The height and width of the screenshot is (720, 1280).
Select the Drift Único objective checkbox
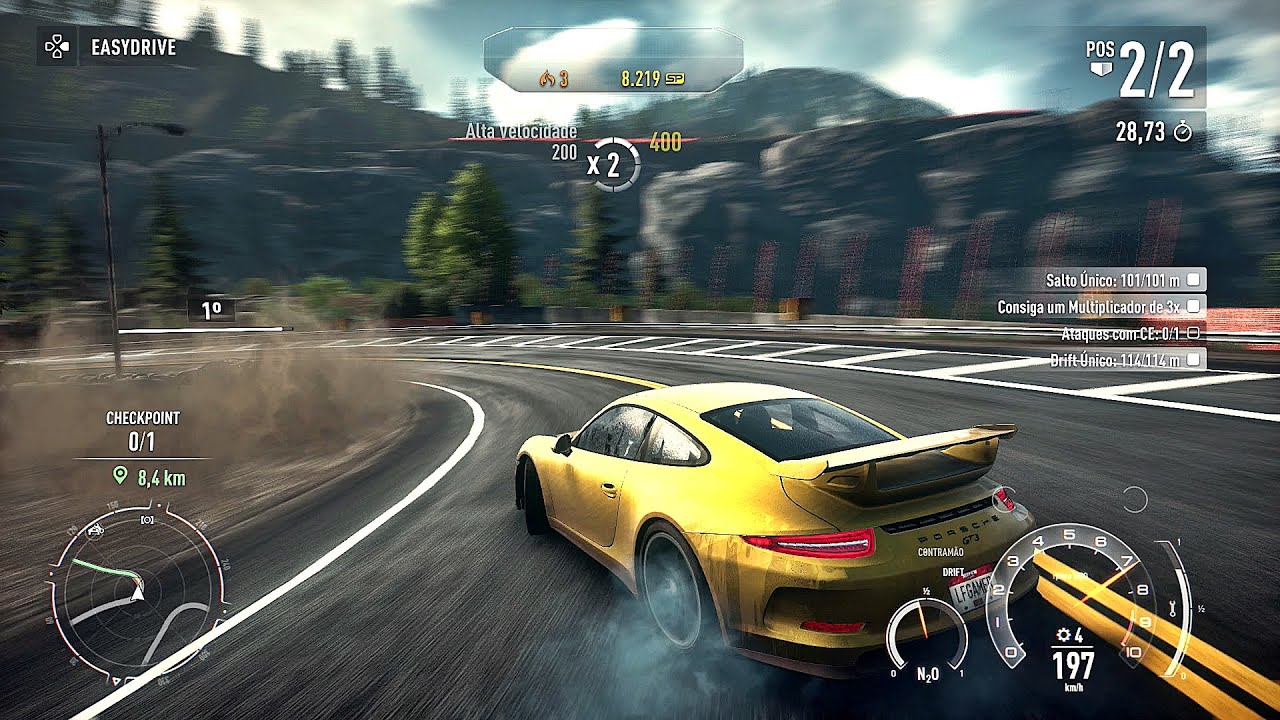pyautogui.click(x=1194, y=359)
